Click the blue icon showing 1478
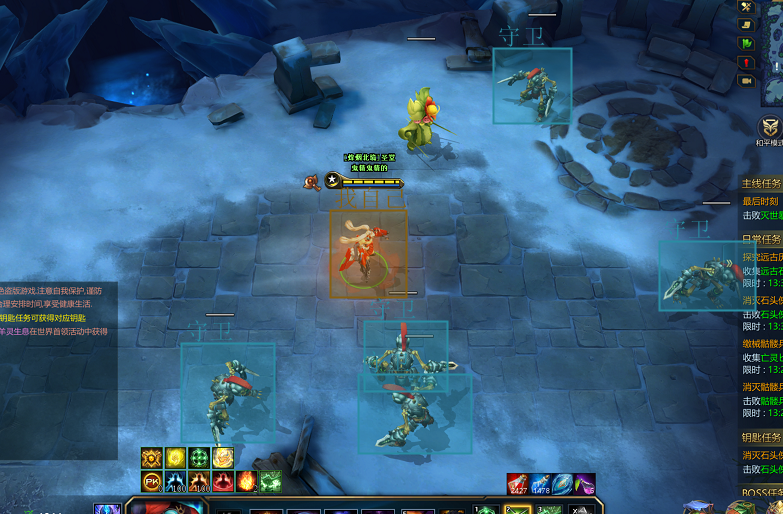The width and height of the screenshot is (783, 514). (x=541, y=484)
